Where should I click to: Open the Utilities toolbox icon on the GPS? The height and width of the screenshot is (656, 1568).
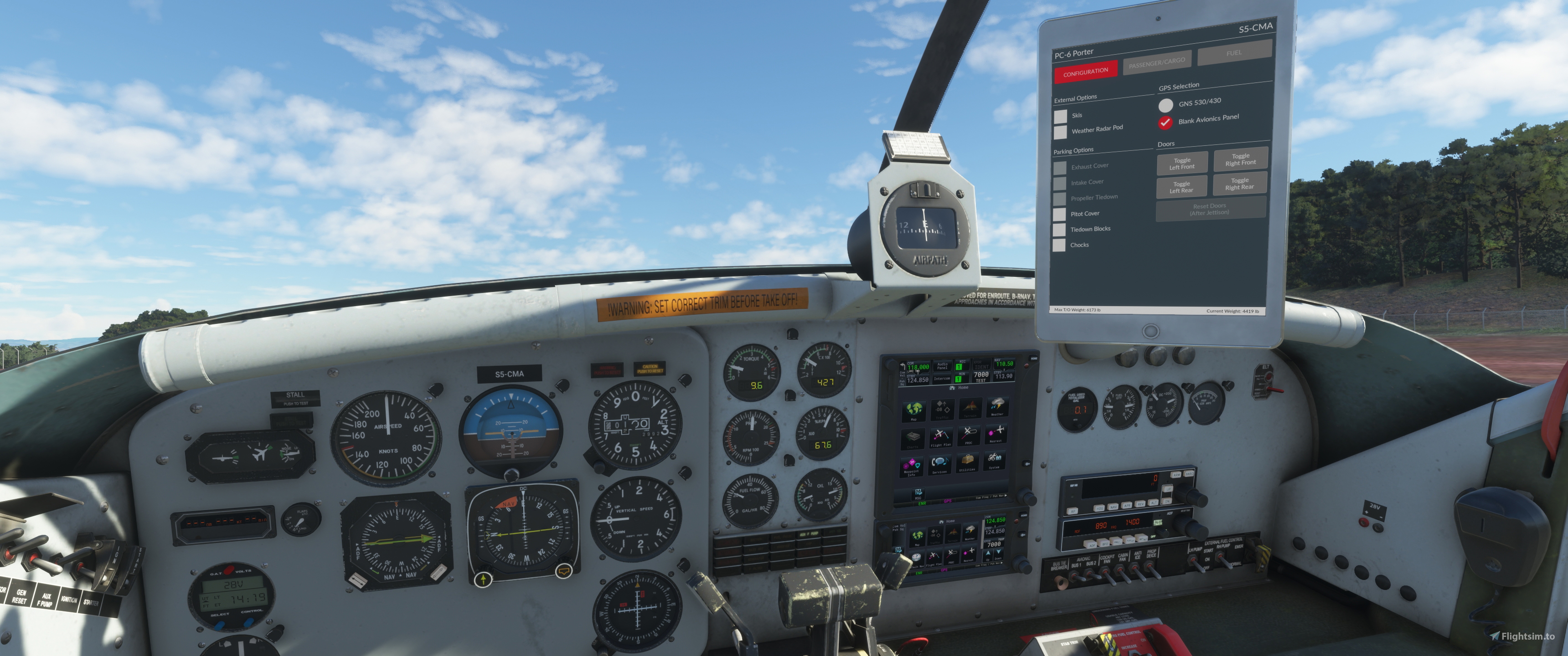click(x=968, y=461)
